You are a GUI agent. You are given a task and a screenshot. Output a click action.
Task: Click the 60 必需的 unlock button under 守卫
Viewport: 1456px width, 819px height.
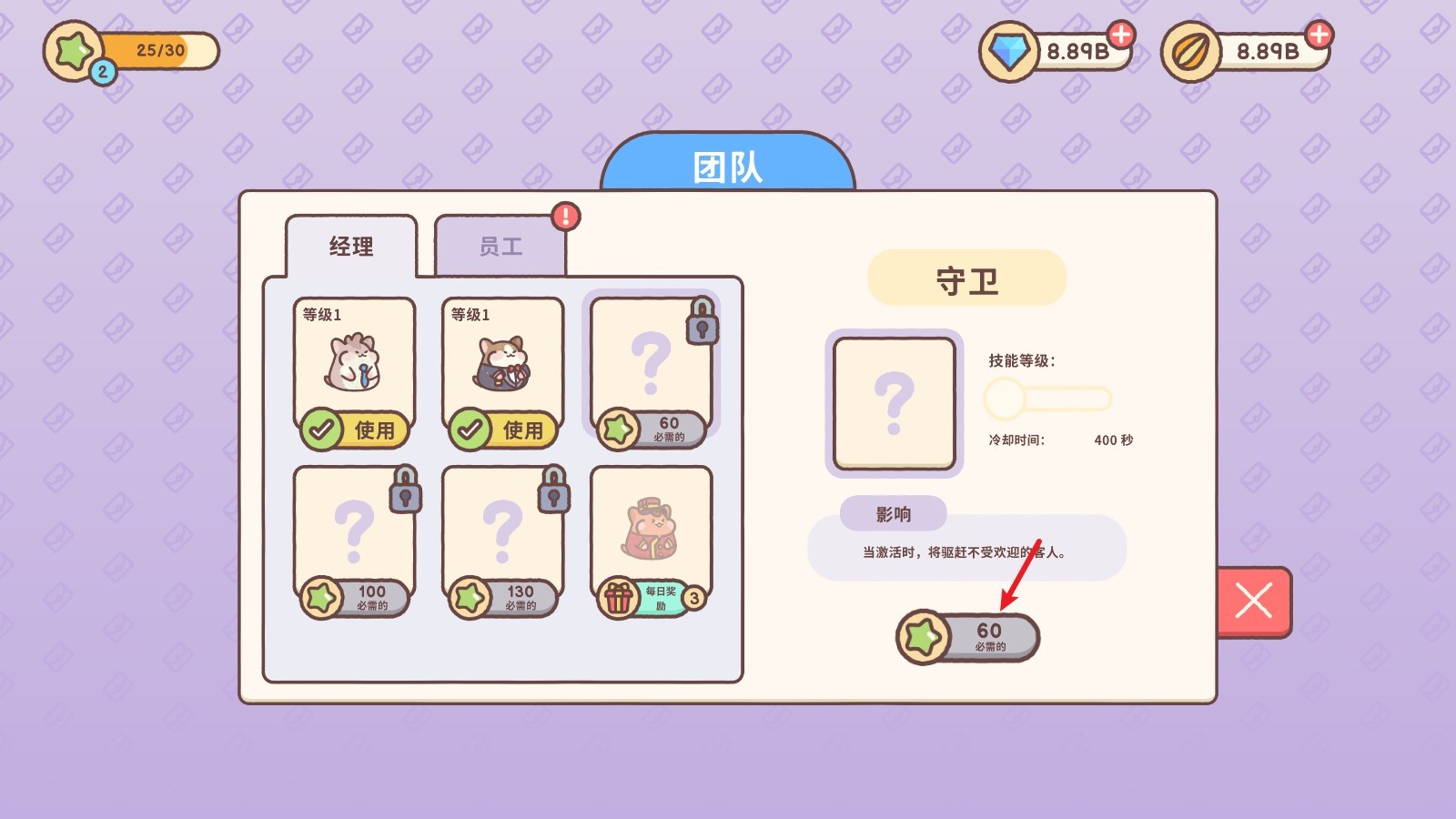coord(967,638)
